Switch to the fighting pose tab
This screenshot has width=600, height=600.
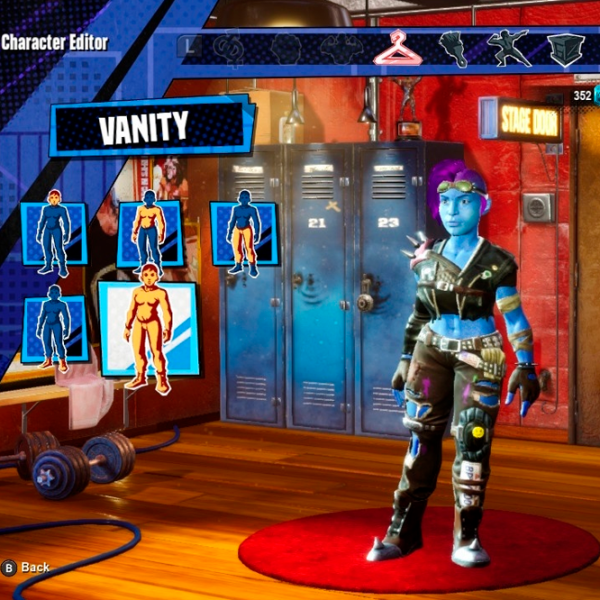(x=508, y=47)
